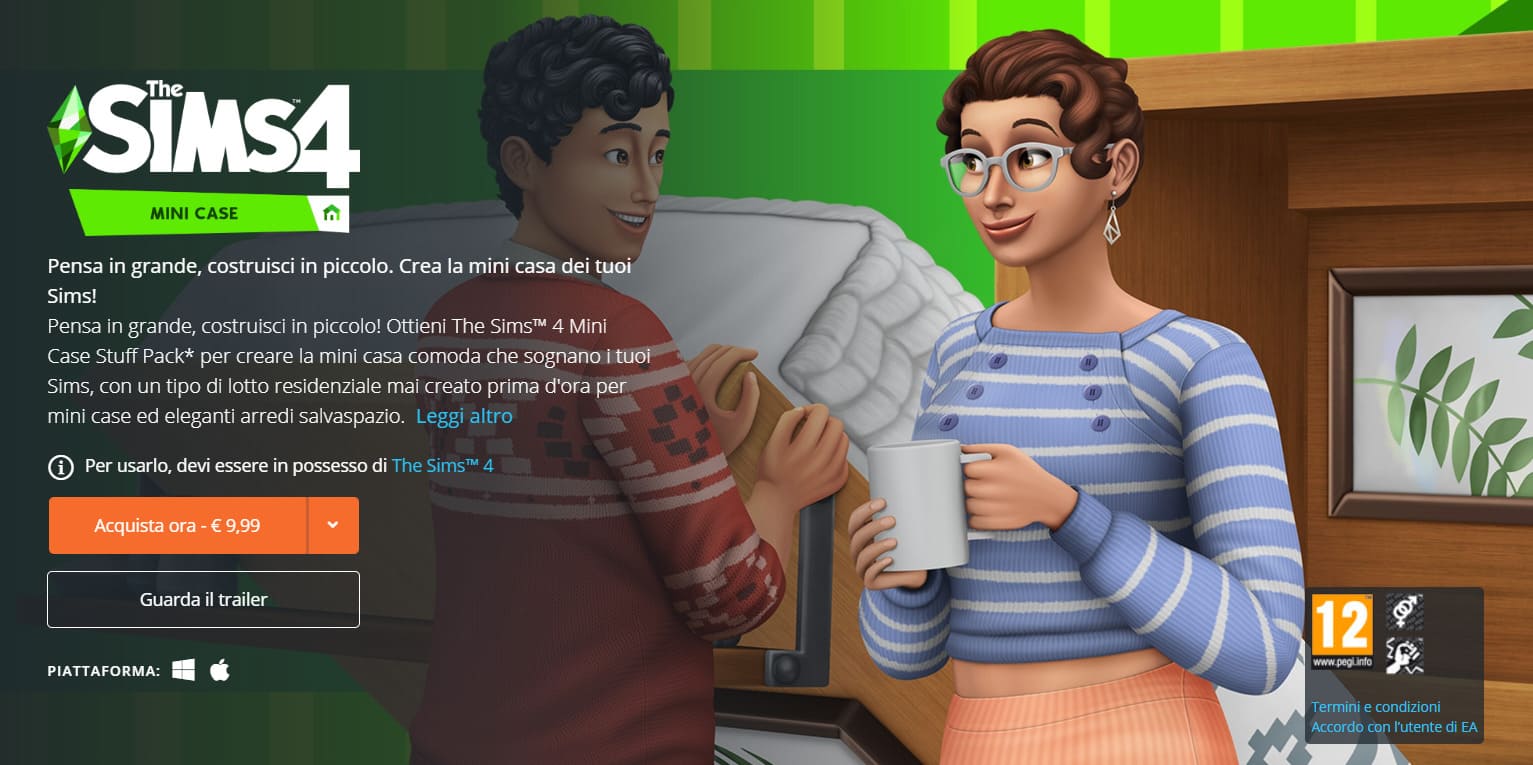Click the PEGI 12 rating badge
This screenshot has width=1533, height=765.
(1341, 630)
